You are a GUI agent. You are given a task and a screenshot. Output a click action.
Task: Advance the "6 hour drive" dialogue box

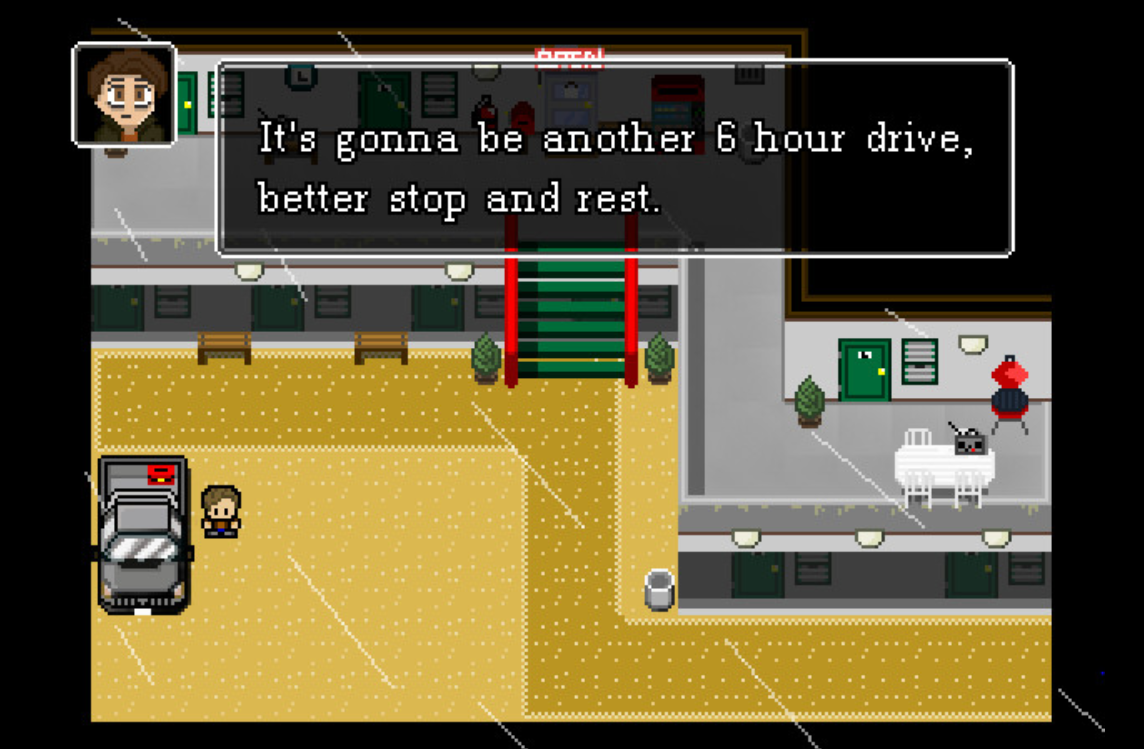(x=614, y=158)
